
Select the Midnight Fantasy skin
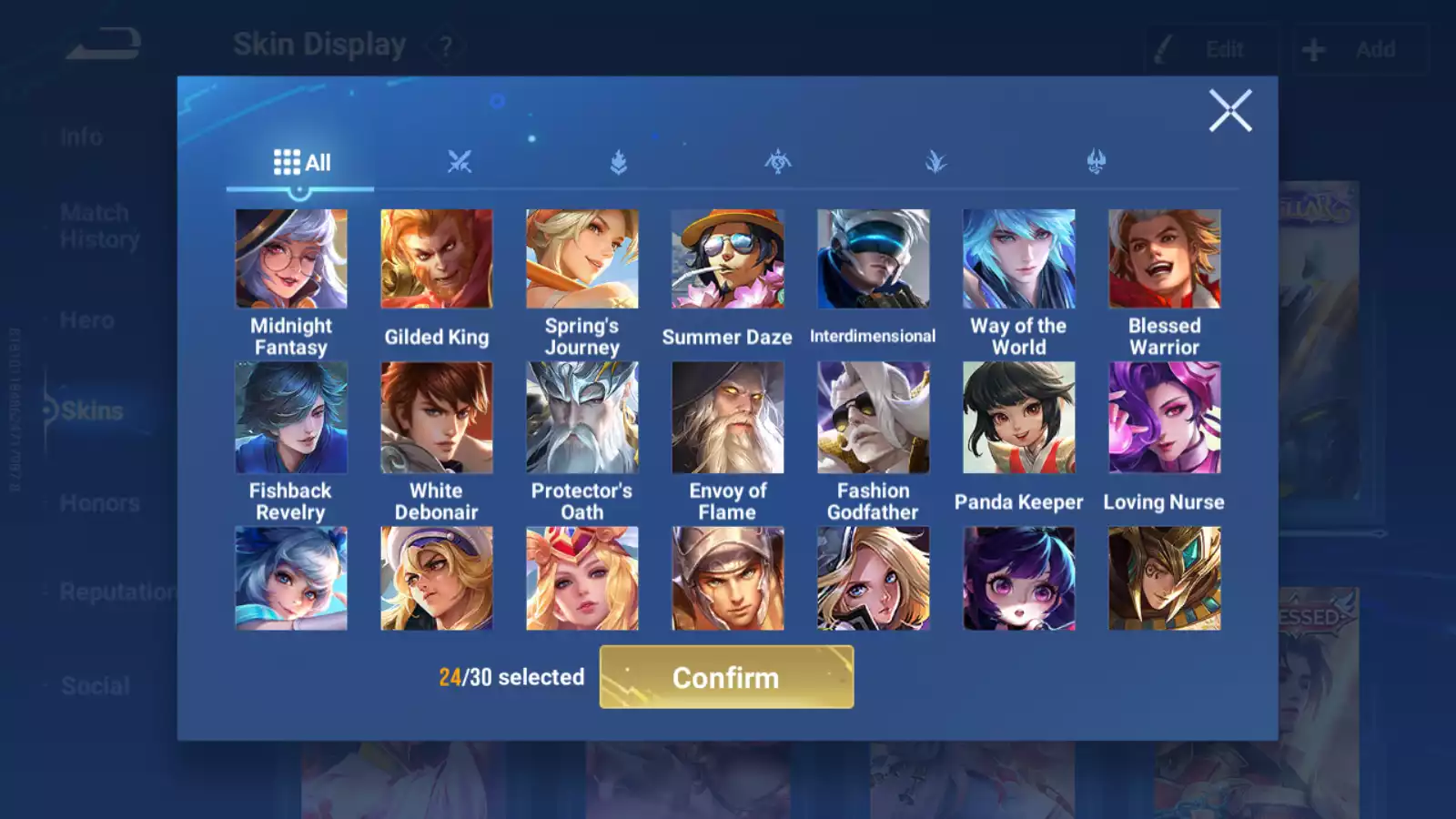click(x=291, y=259)
